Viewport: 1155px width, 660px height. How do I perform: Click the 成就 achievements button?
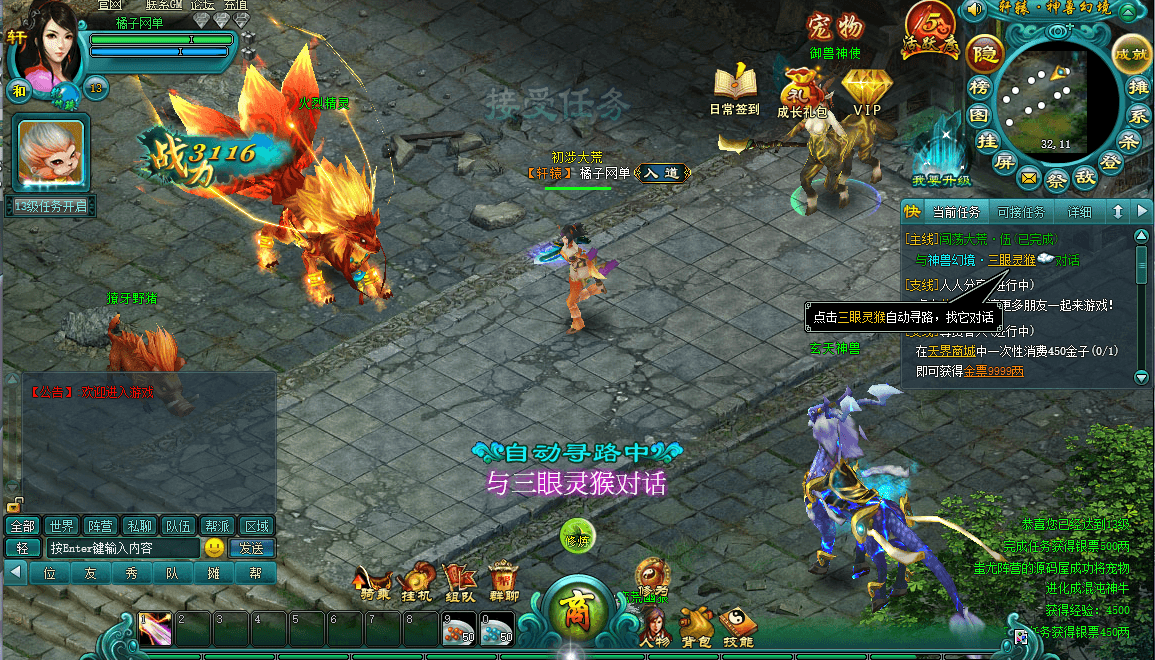pos(1131,53)
